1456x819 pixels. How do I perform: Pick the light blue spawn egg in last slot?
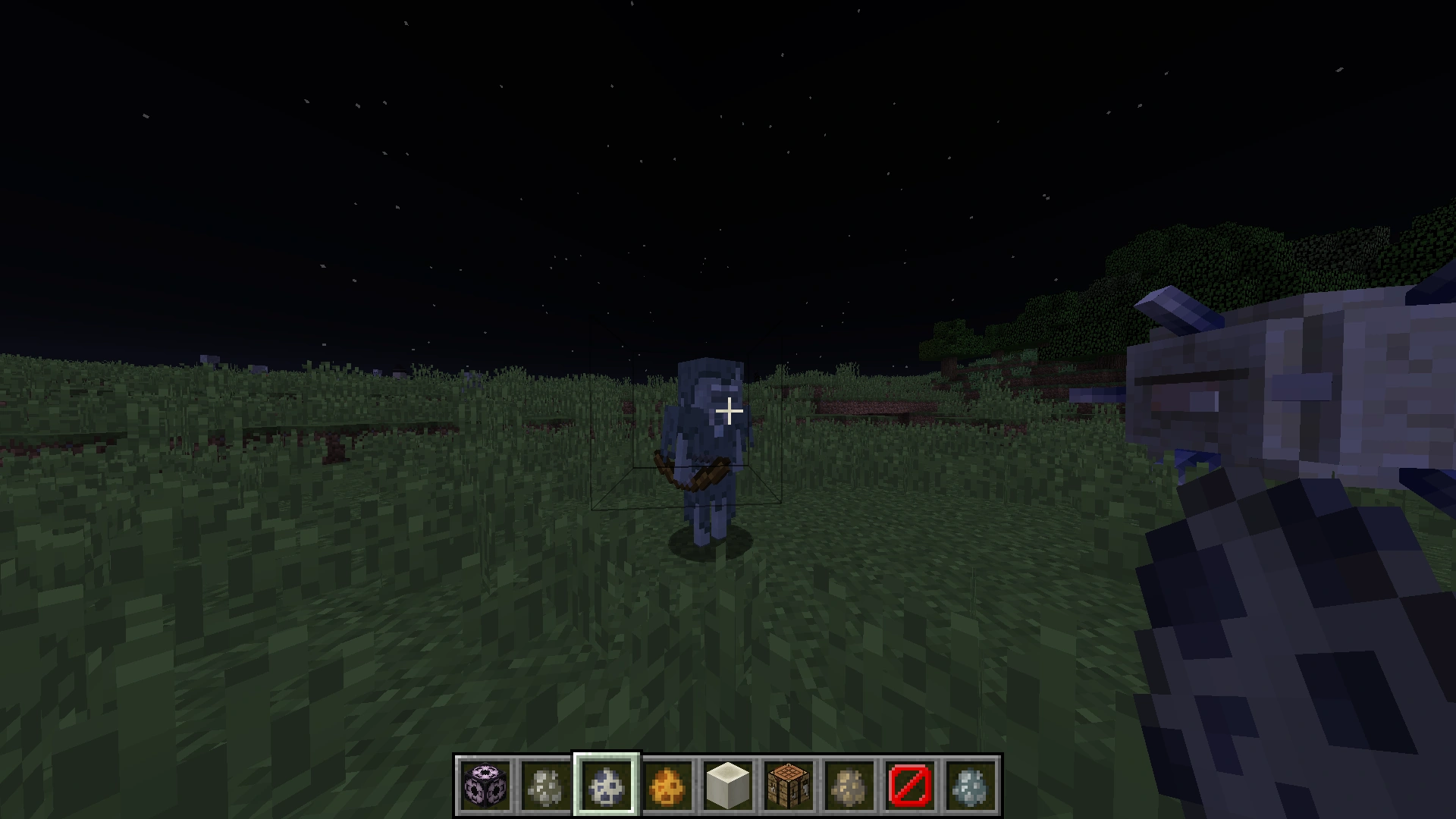(x=971, y=786)
